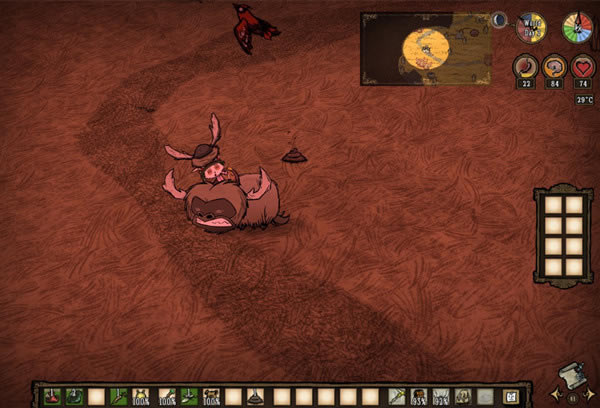Open the map with the scroll icon

tap(569, 375)
